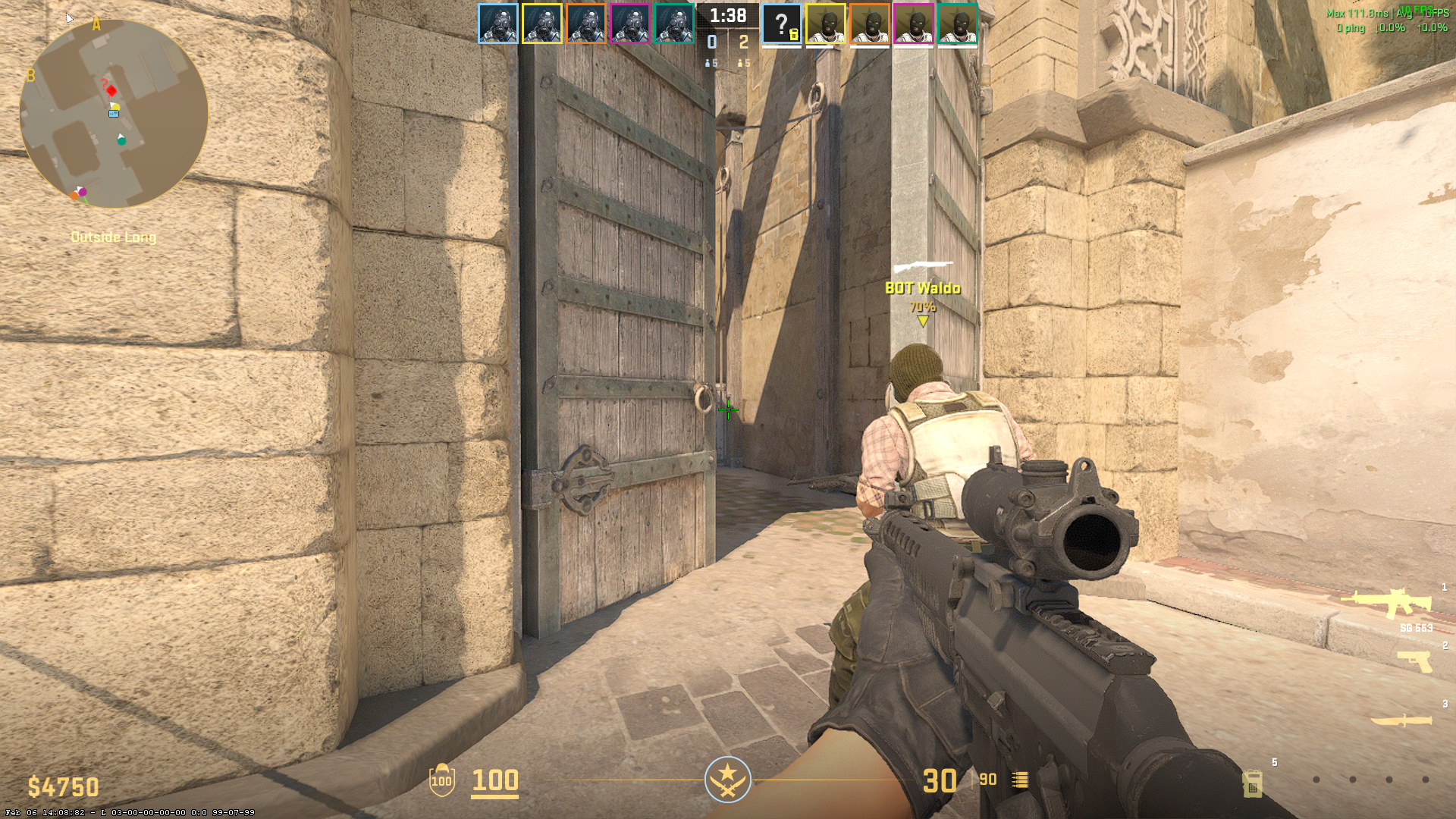Select the question mark player avatar
The width and height of the screenshot is (1456, 819).
pos(782,24)
